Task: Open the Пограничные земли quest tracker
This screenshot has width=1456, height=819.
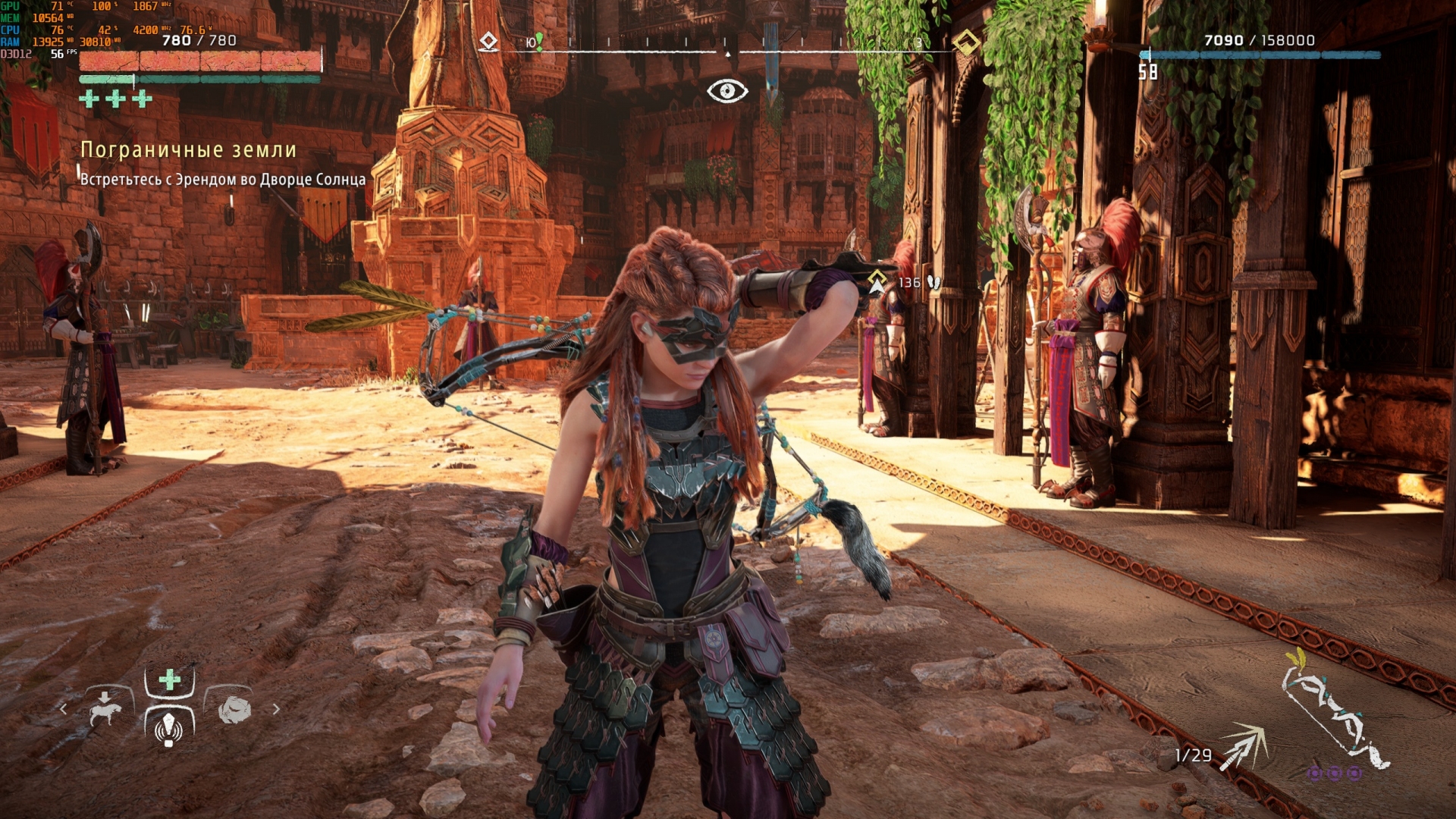Action: (x=188, y=150)
